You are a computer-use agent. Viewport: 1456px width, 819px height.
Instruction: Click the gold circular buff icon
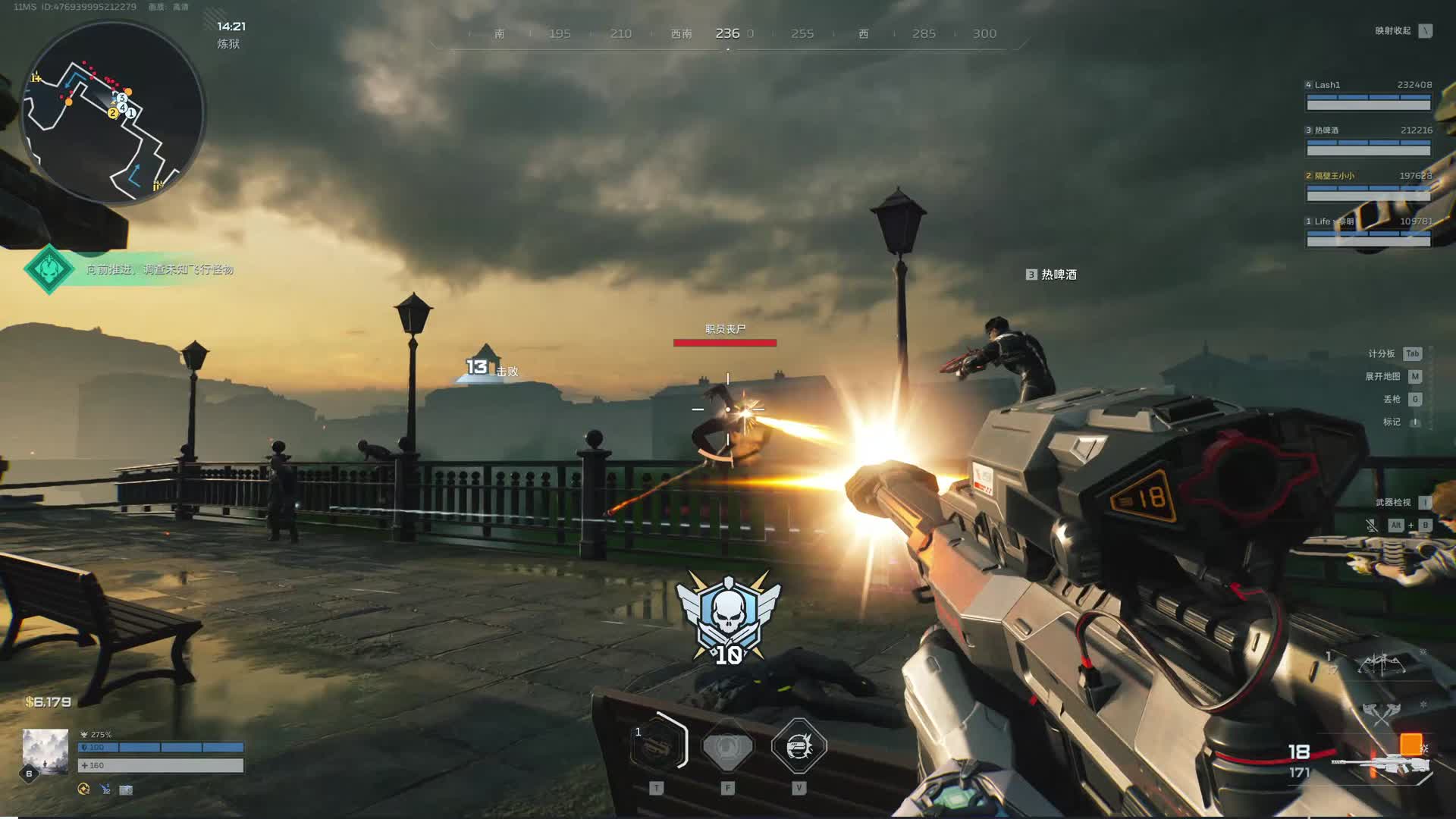(x=83, y=789)
